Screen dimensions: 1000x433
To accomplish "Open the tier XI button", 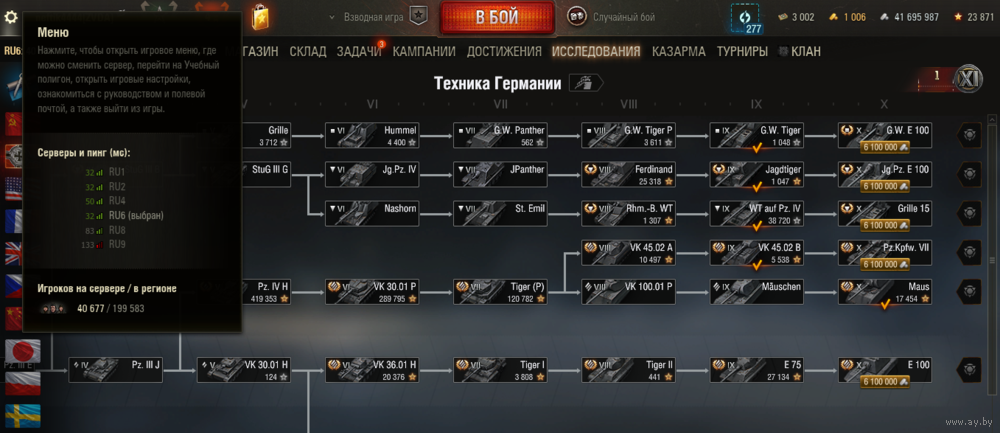I will pyautogui.click(x=967, y=80).
